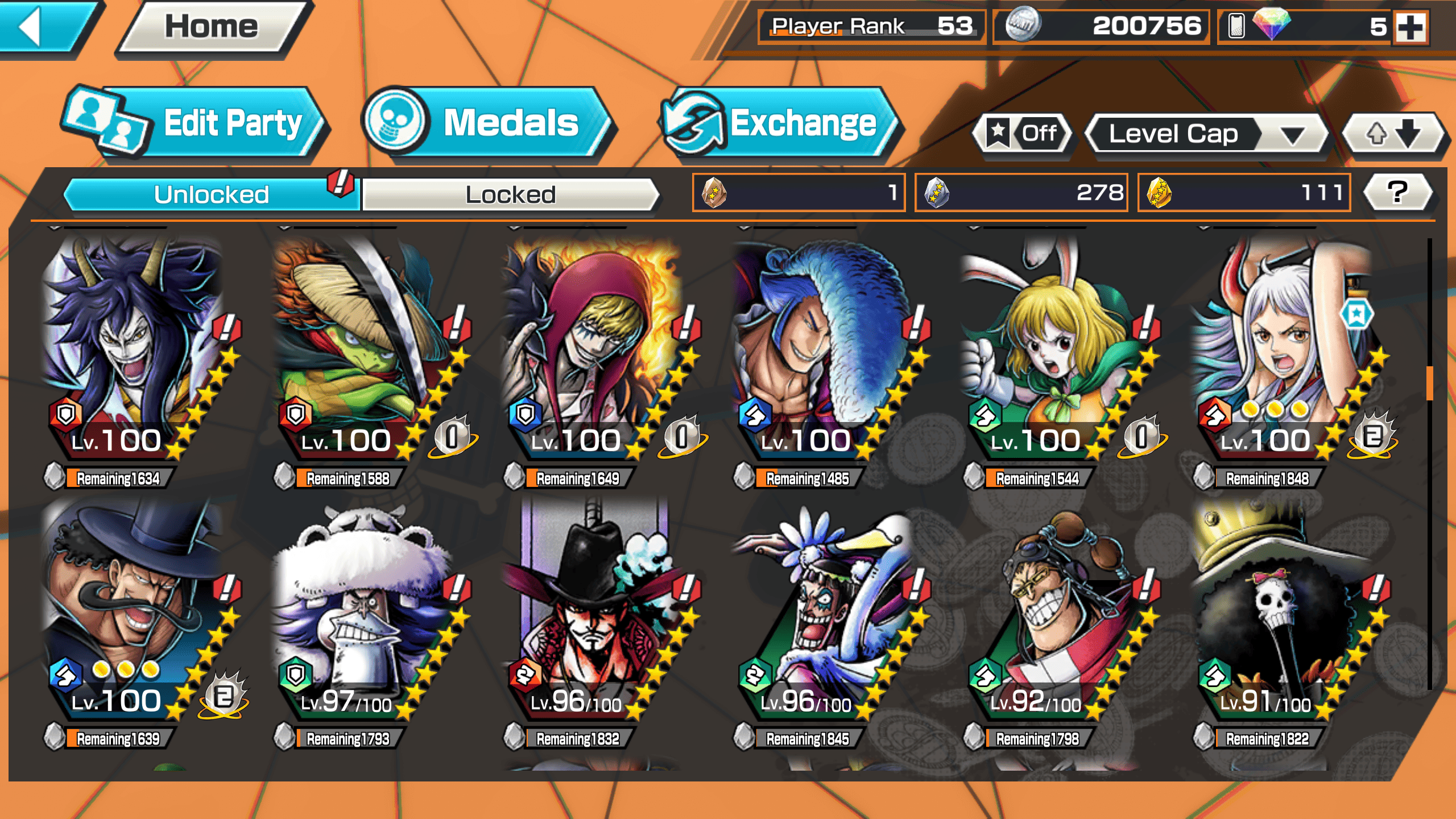Return to the Home screen
The width and height of the screenshot is (1456, 819).
point(212,27)
